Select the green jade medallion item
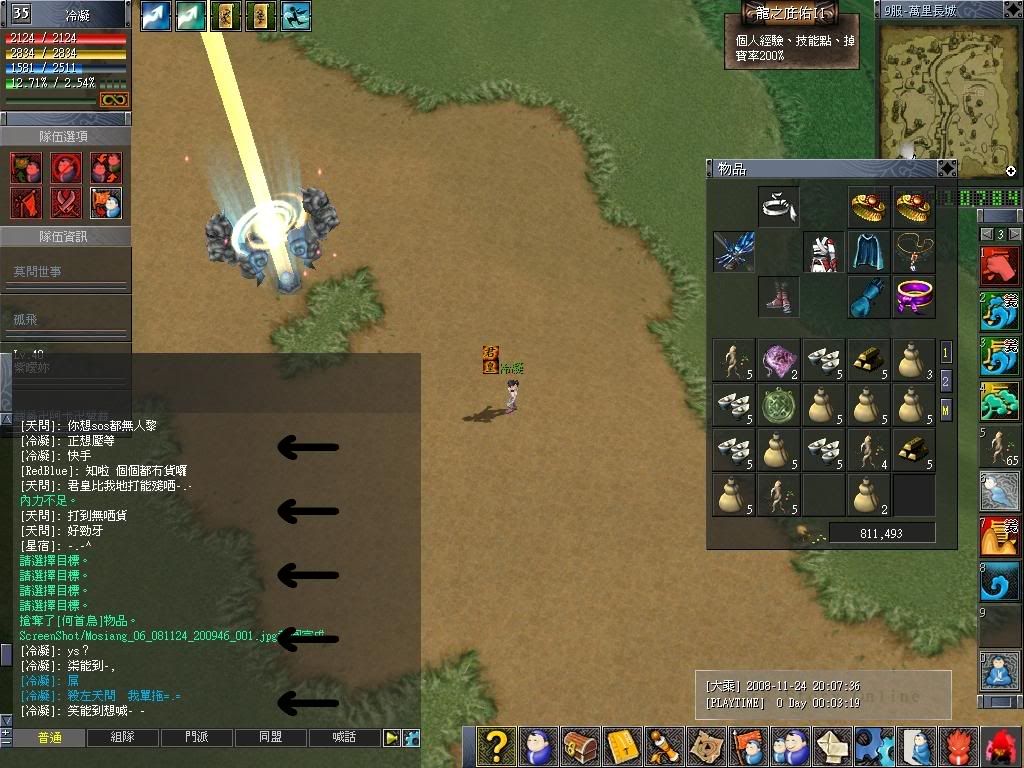Viewport: 1024px width, 768px height. [x=779, y=405]
